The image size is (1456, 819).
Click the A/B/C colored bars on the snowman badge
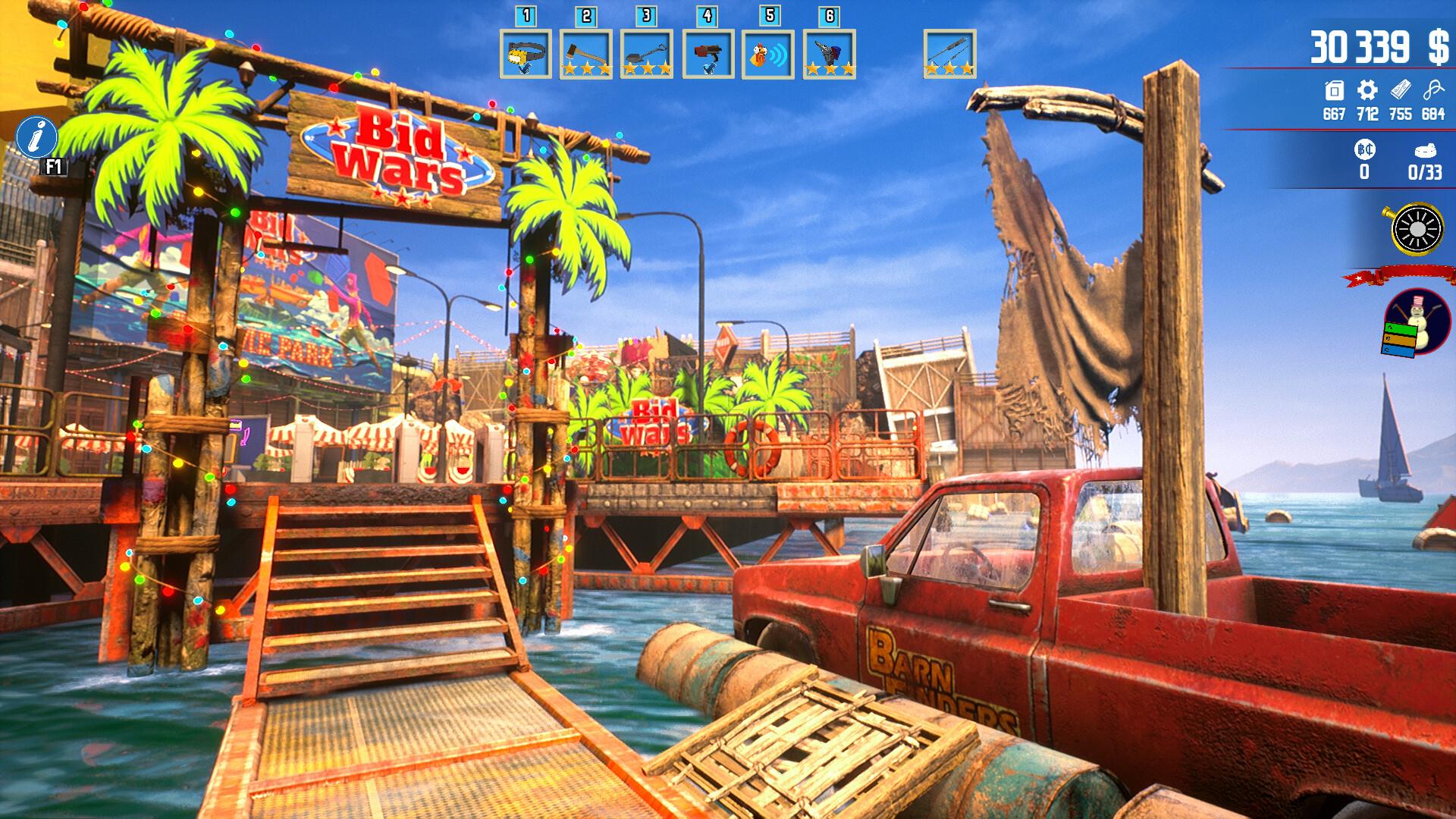point(1400,340)
